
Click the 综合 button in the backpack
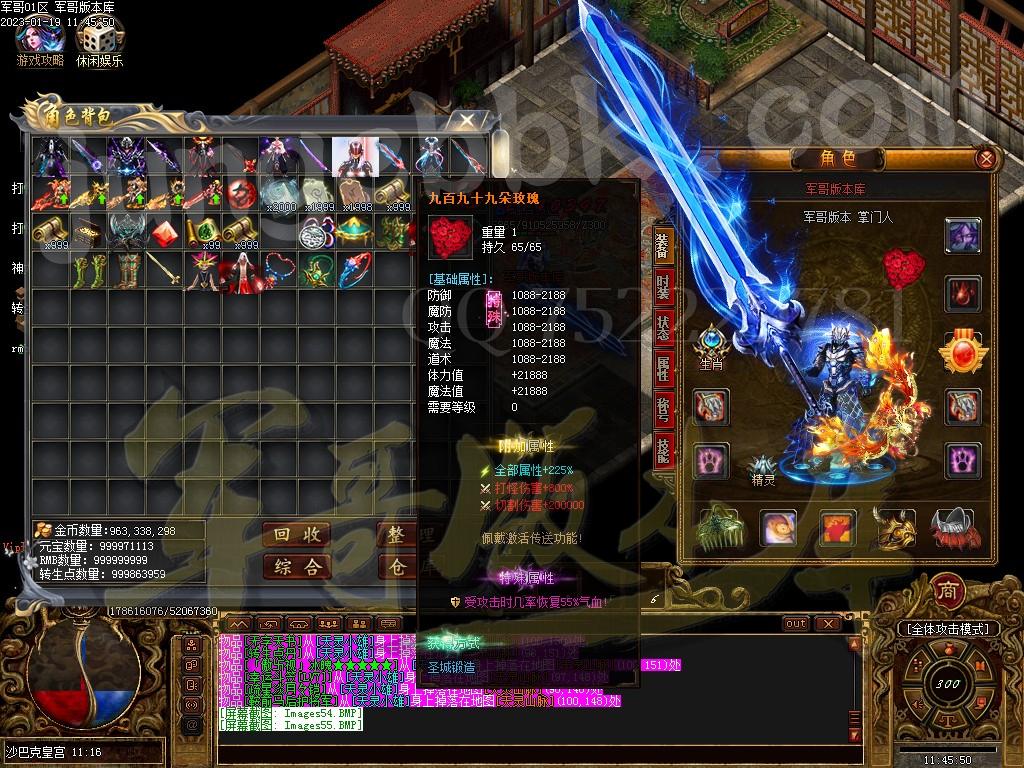tap(297, 567)
